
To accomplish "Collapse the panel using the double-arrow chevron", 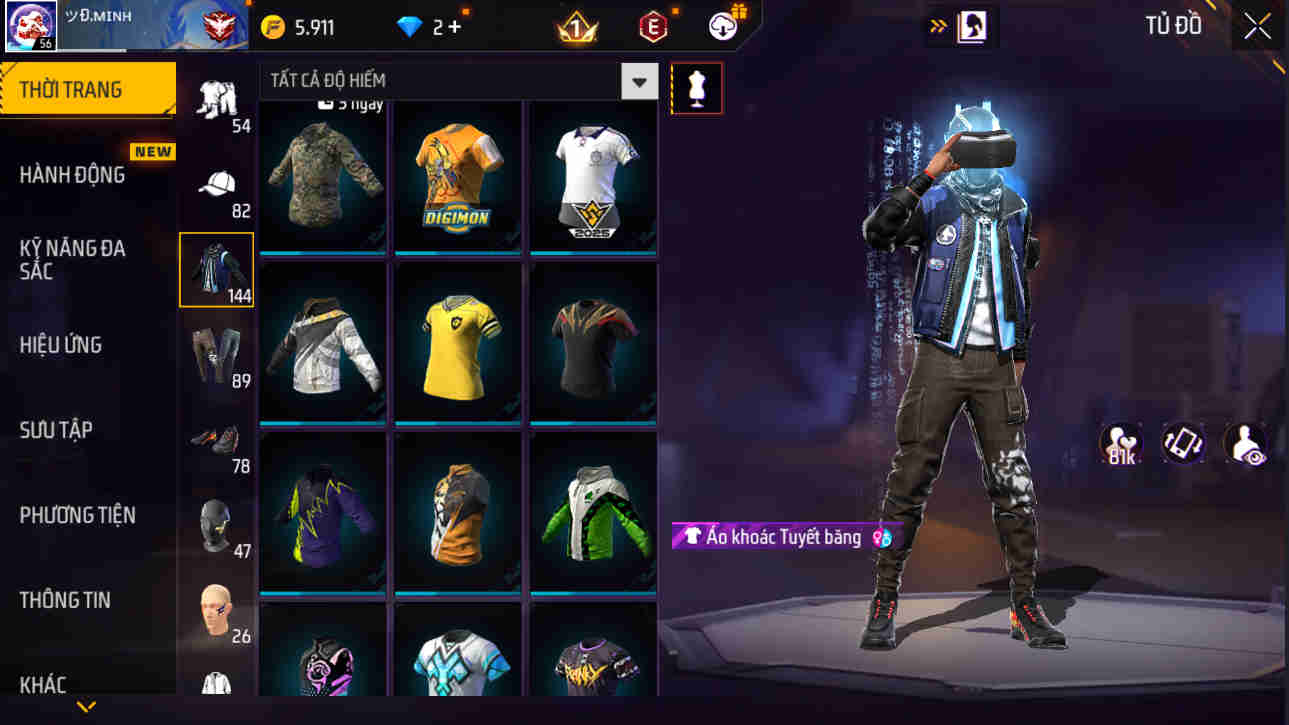I will click(x=938, y=25).
